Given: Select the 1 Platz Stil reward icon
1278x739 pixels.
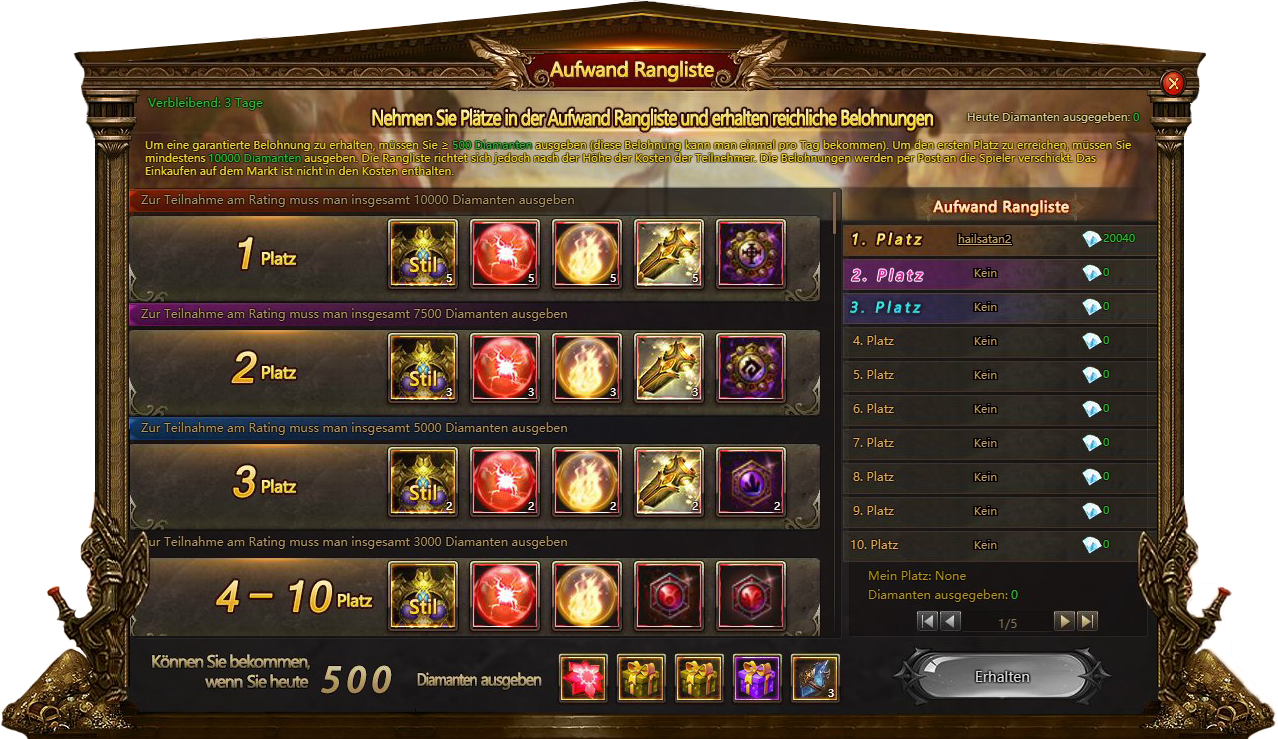Looking at the screenshot, I should tap(423, 254).
